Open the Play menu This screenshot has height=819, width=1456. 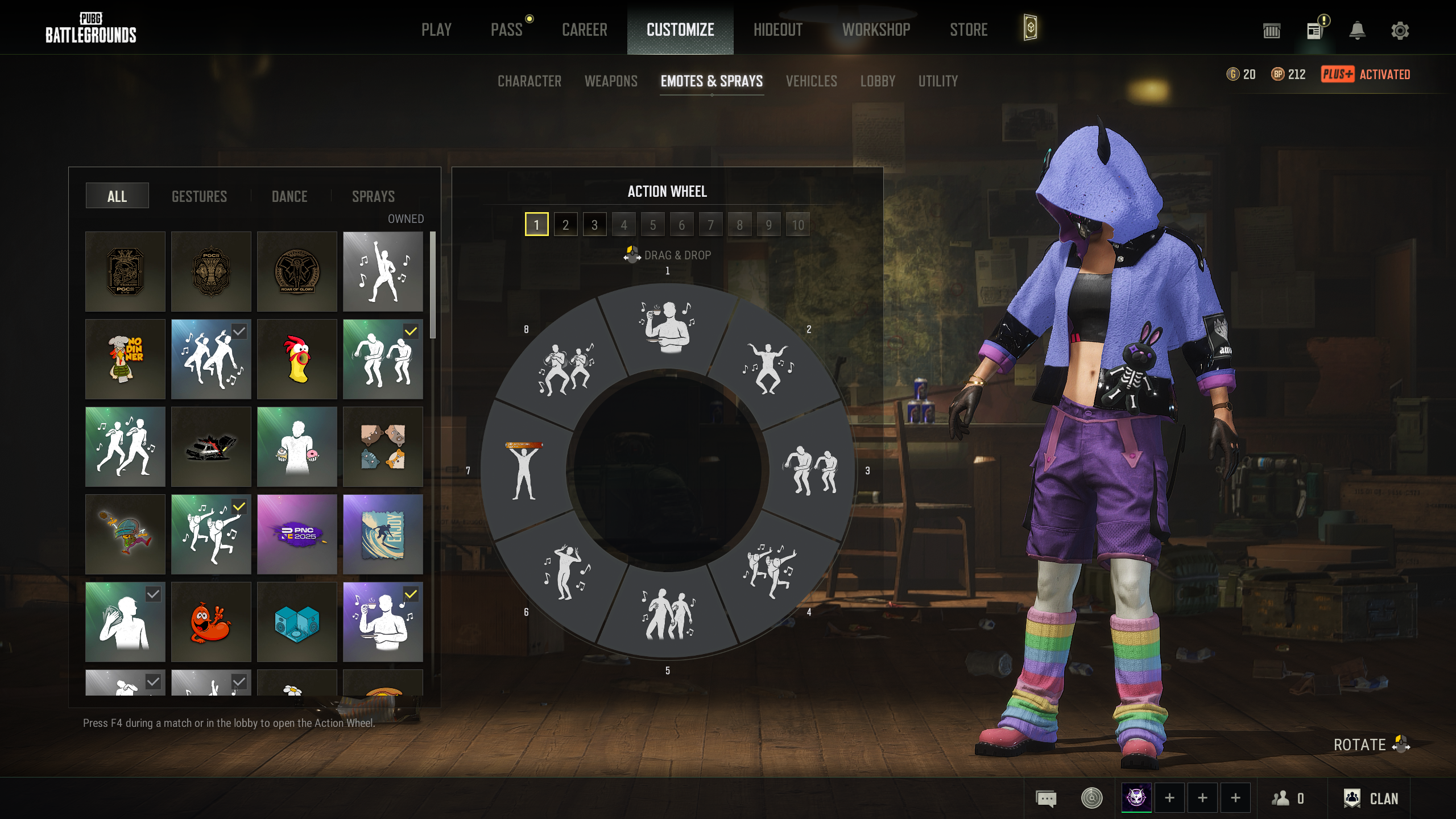coord(436,30)
